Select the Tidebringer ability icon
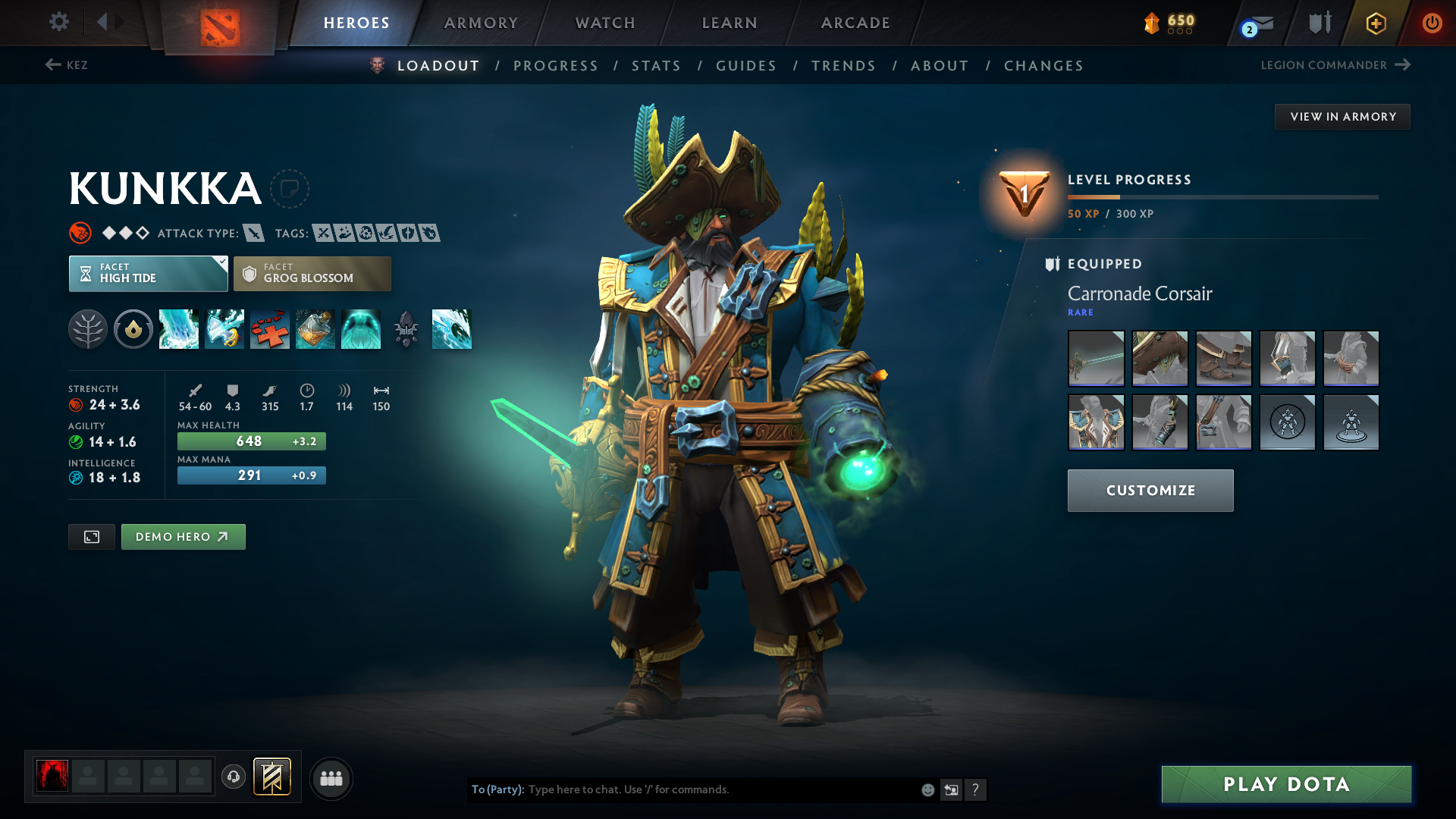Screen dimensions: 1456x819 (x=224, y=329)
